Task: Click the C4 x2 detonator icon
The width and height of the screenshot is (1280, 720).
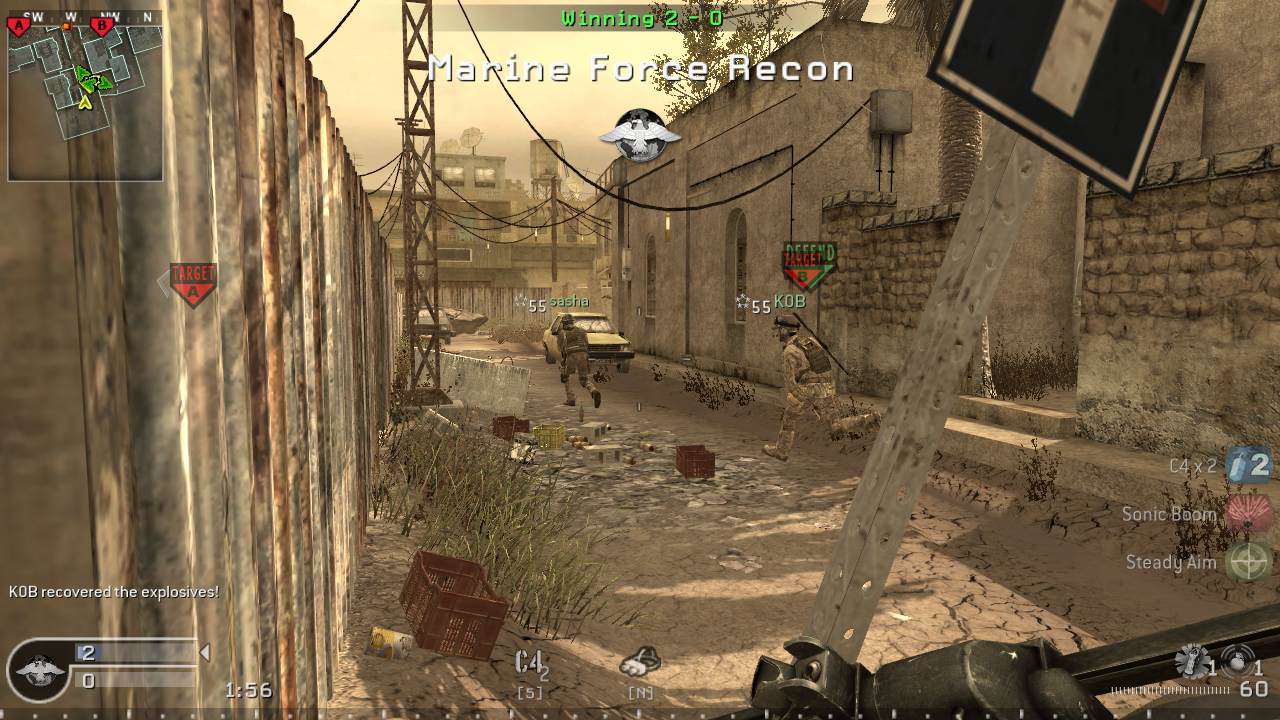Action: pyautogui.click(x=1247, y=464)
